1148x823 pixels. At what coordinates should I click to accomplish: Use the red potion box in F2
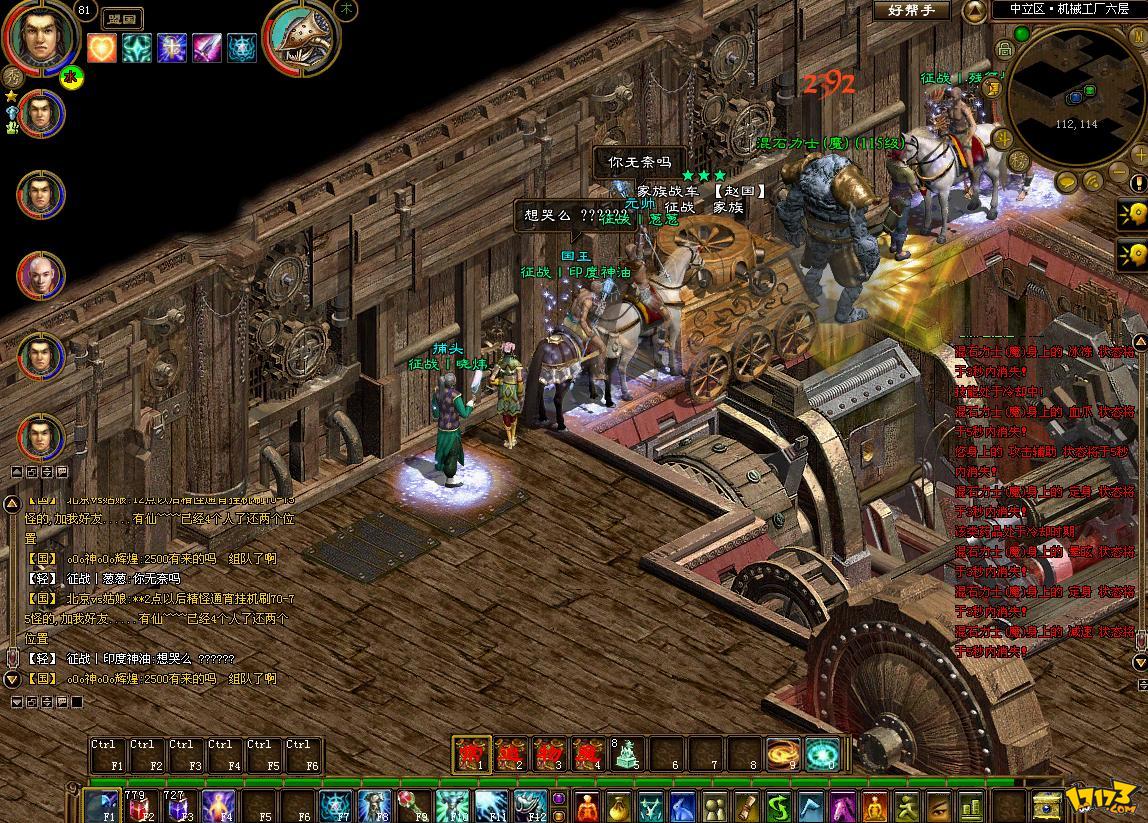(139, 806)
